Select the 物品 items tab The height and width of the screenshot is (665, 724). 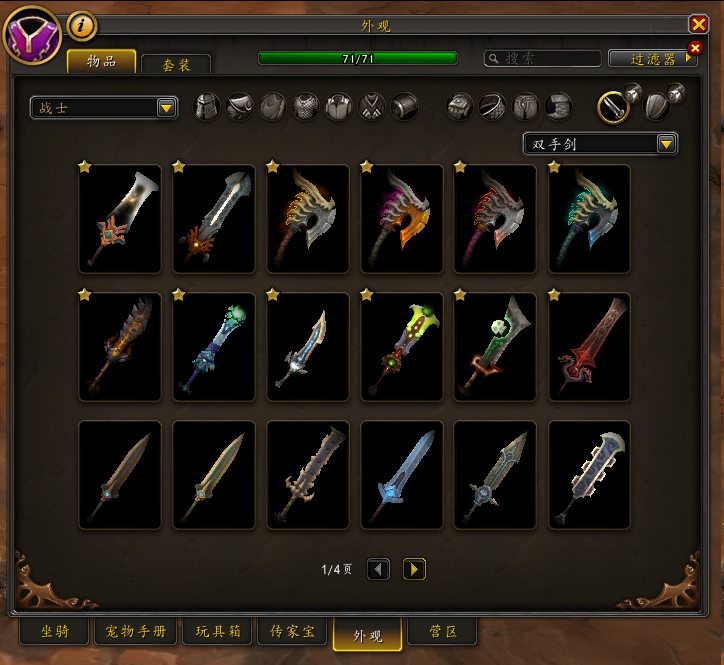pos(102,61)
